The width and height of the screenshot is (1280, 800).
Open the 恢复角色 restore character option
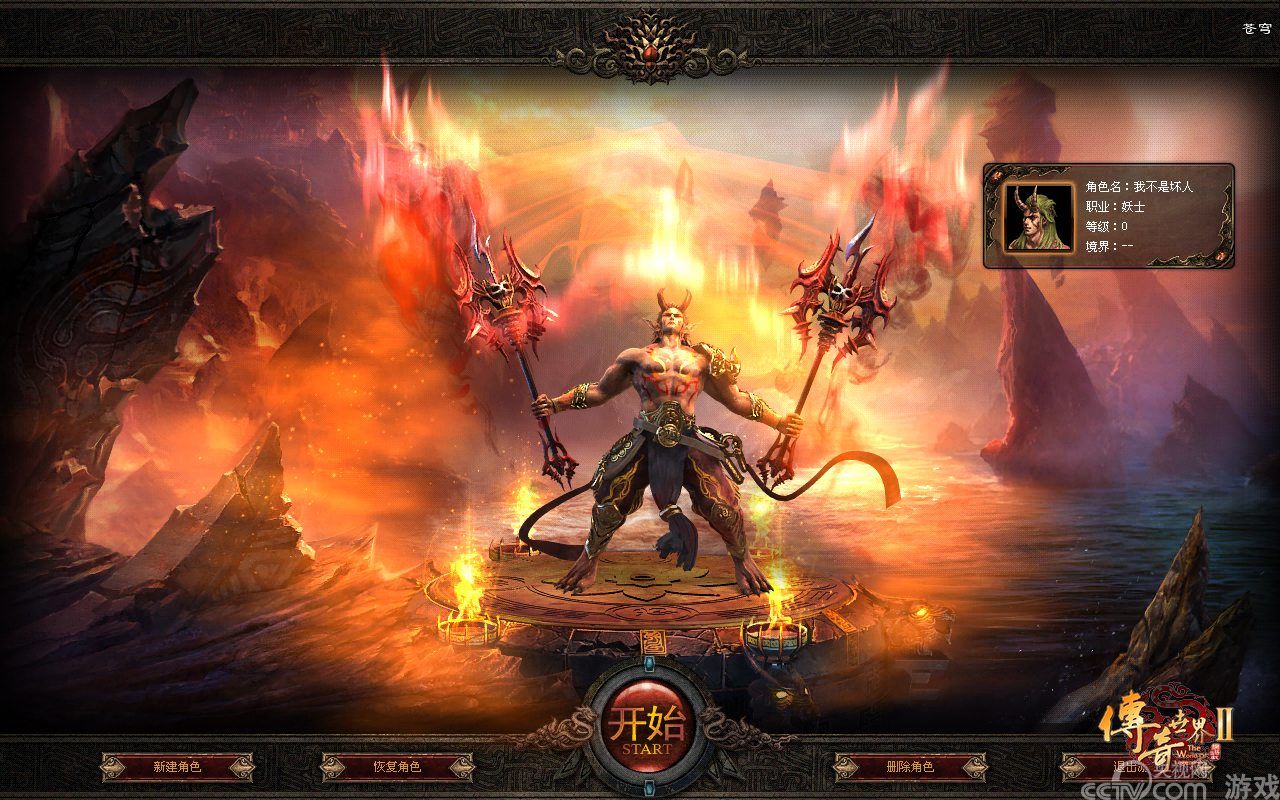click(x=397, y=767)
